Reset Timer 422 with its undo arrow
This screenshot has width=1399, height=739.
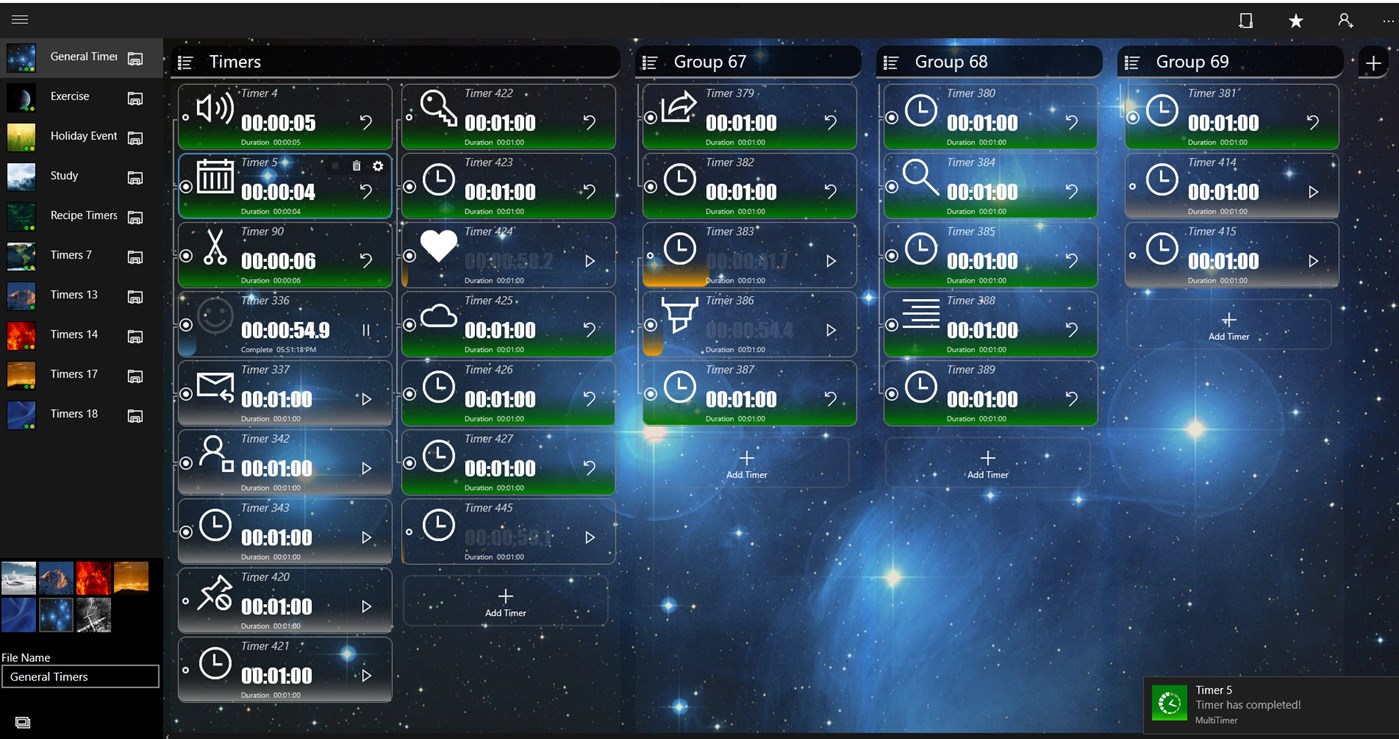pos(590,121)
